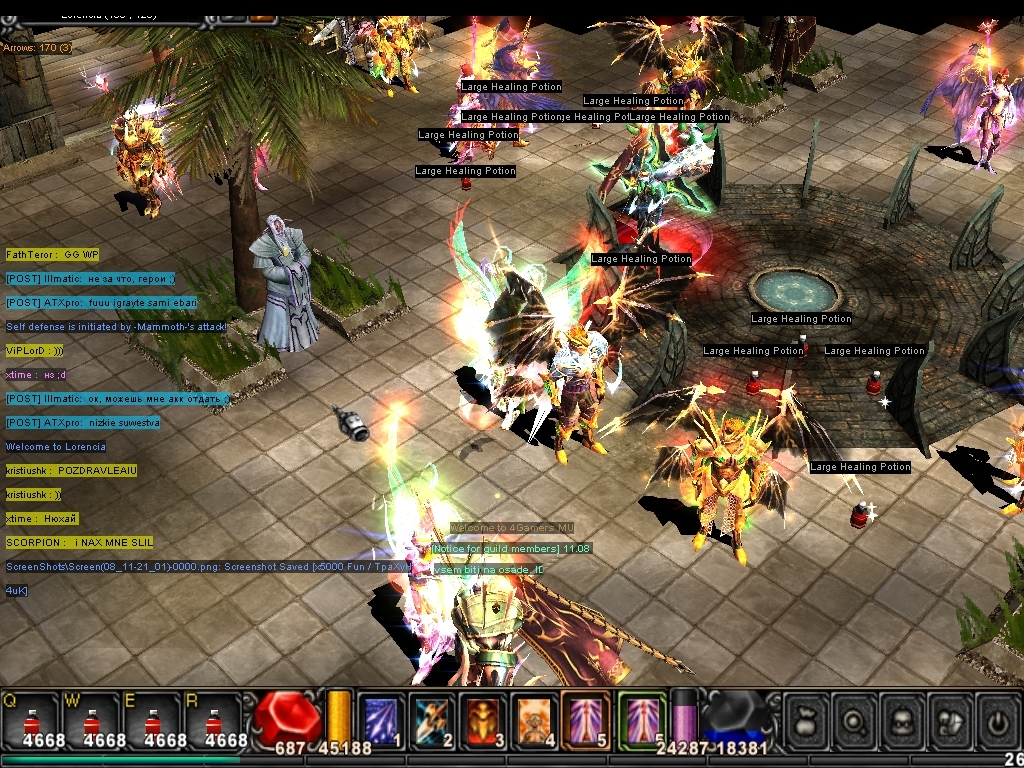Activate skill 1 with the blue arrows icon
Screen dimensions: 1024x768
(381, 720)
